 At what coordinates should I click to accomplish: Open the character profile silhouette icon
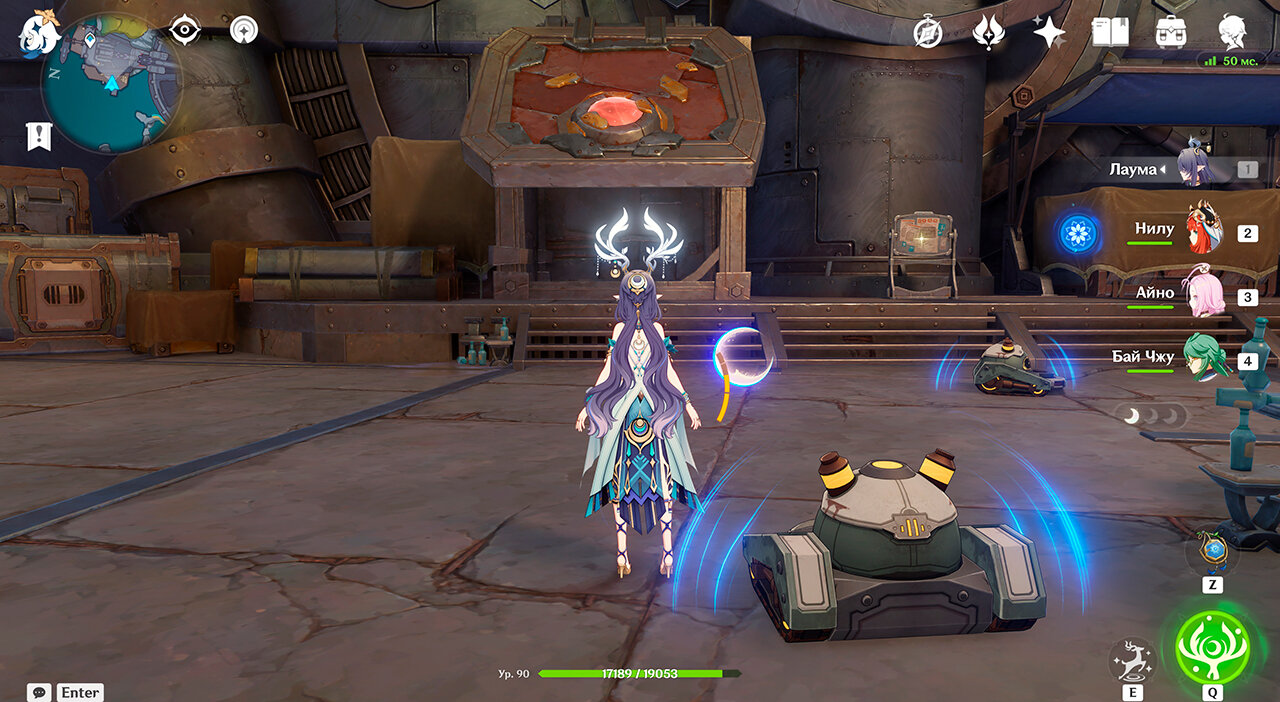click(1232, 32)
